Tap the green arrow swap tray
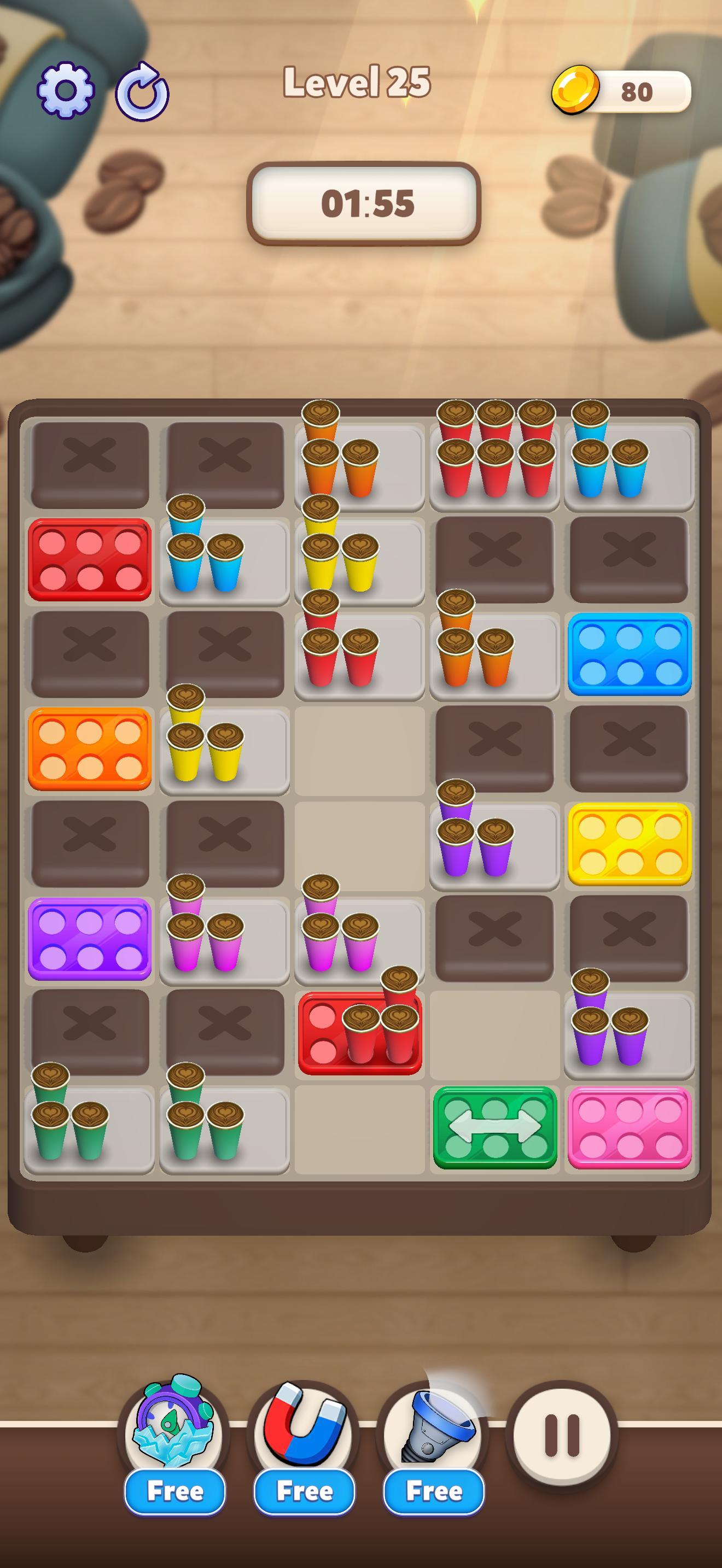The height and width of the screenshot is (1568, 722). pos(496,1128)
